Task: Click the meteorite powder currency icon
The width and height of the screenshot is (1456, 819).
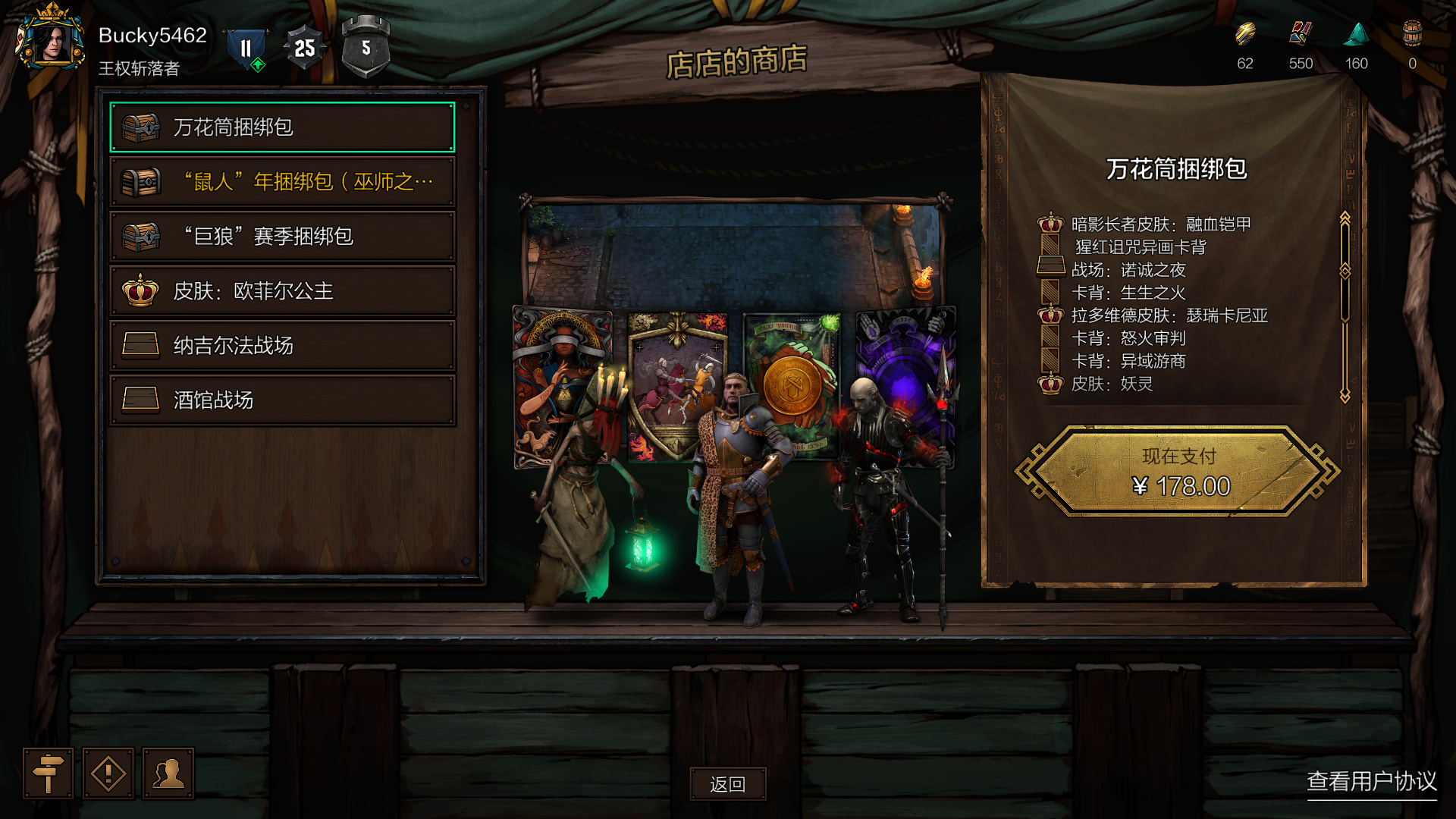Action: pyautogui.click(x=1357, y=34)
